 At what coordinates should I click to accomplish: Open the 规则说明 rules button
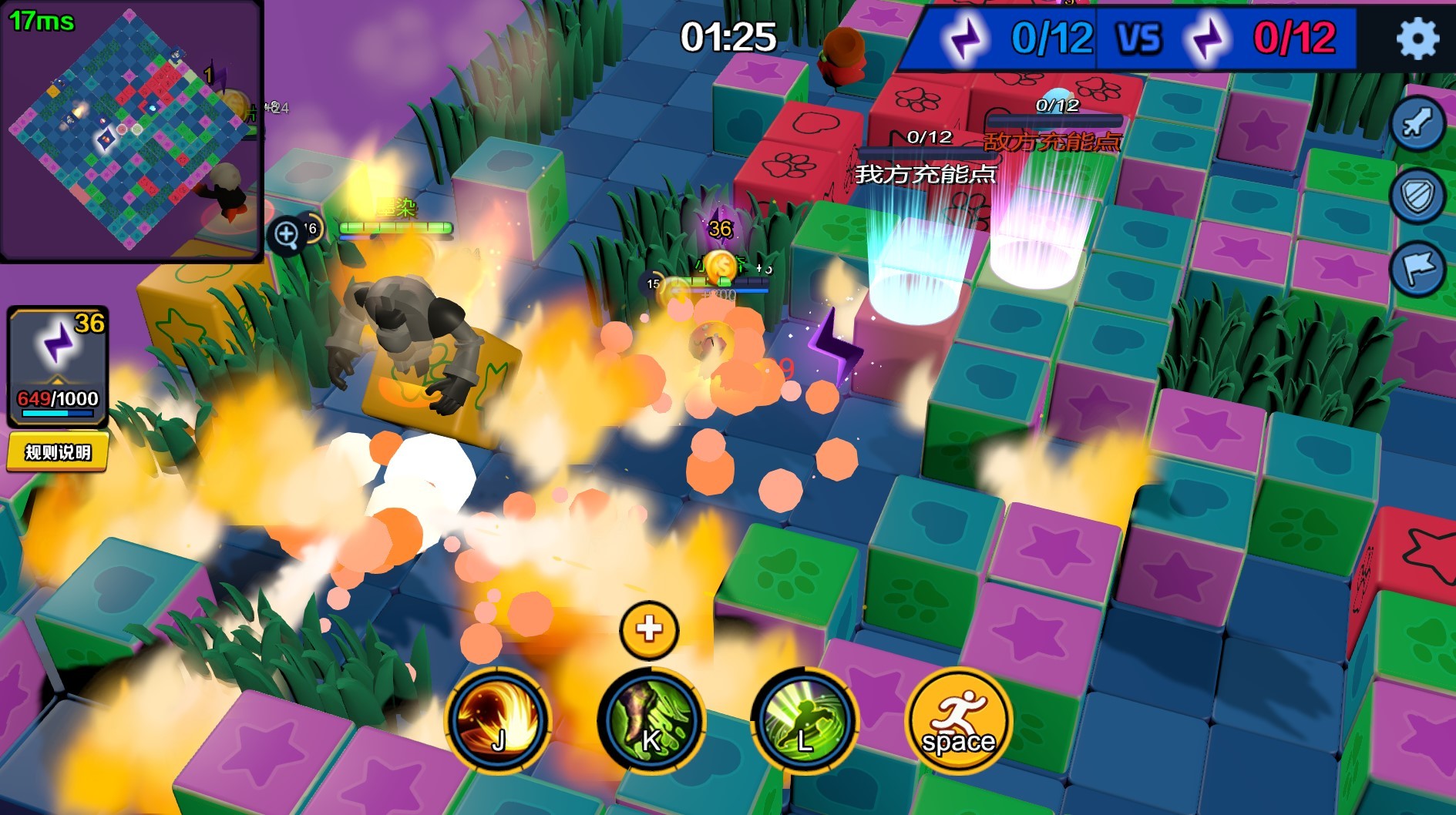59,453
